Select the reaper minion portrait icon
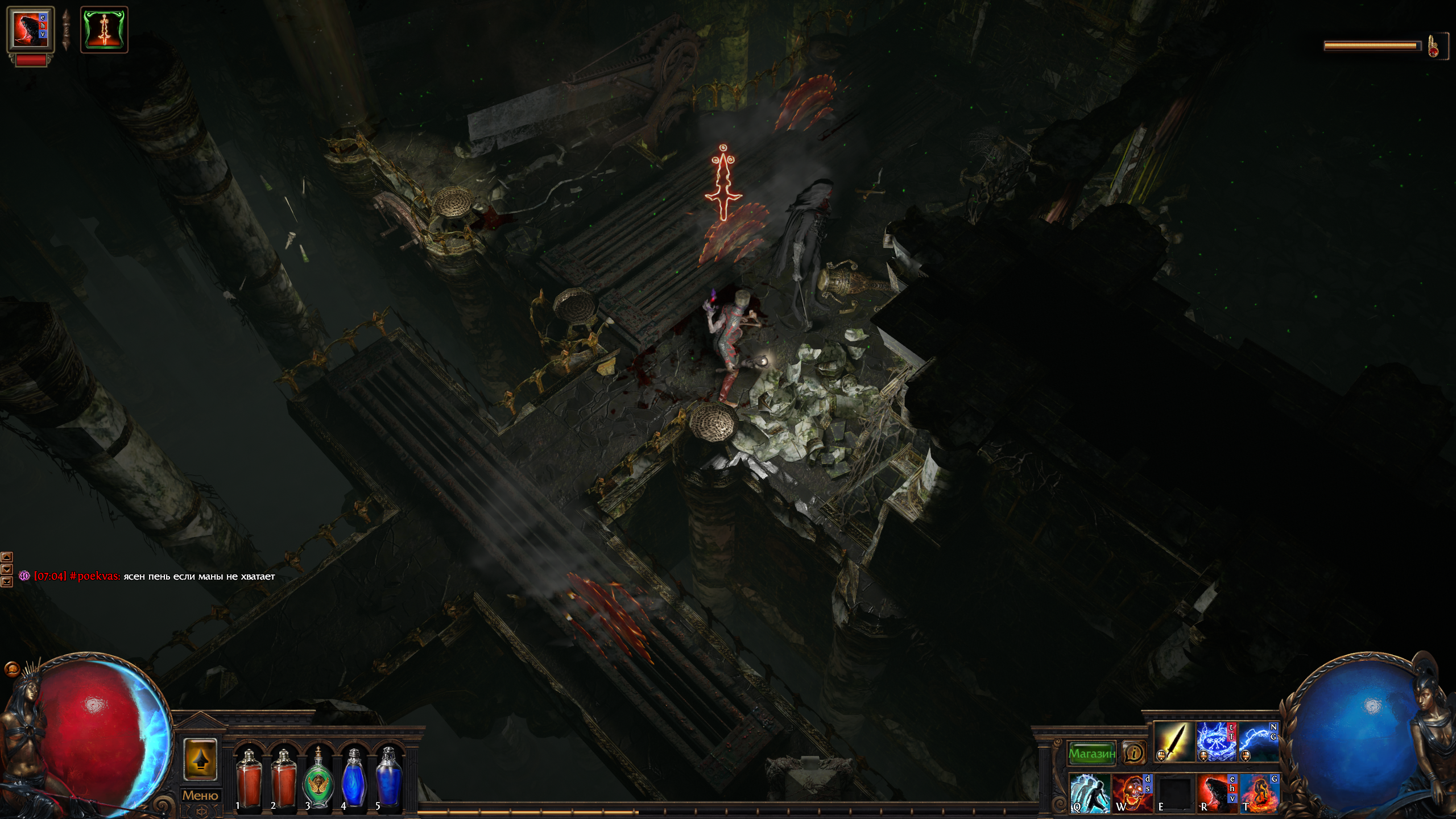The height and width of the screenshot is (819, 1456). (31, 30)
